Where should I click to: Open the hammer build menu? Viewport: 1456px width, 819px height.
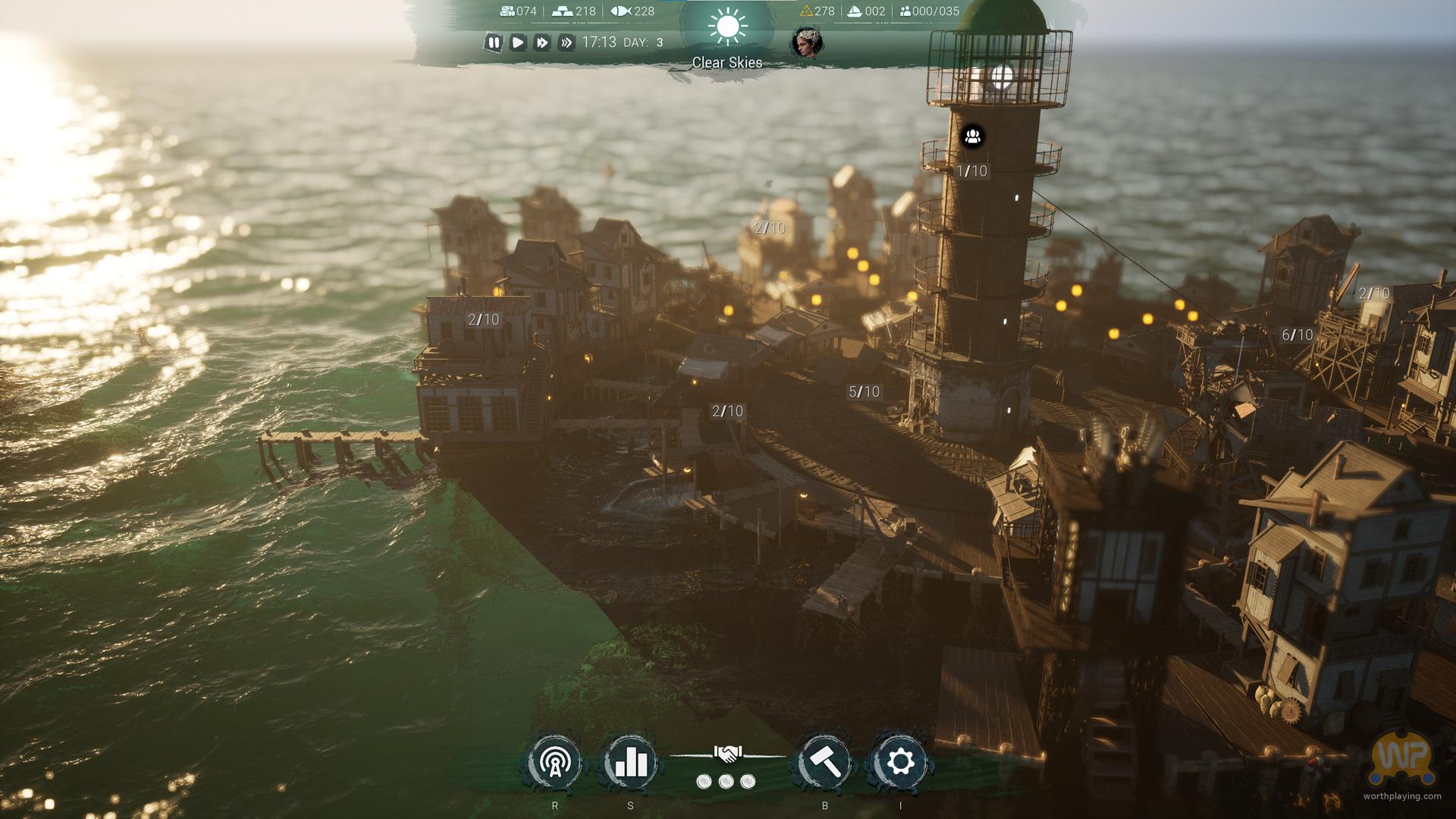pos(825,762)
